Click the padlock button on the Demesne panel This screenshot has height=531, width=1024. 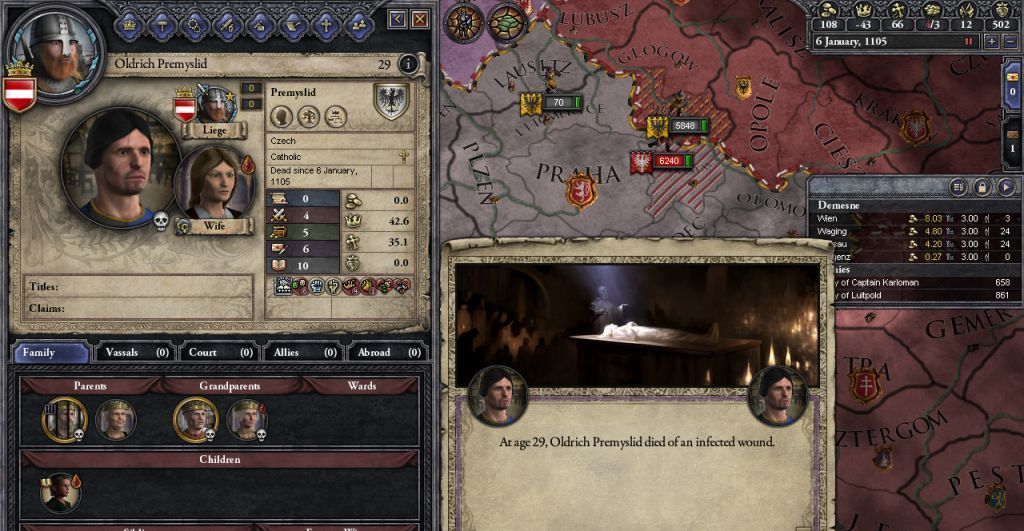[x=982, y=186]
